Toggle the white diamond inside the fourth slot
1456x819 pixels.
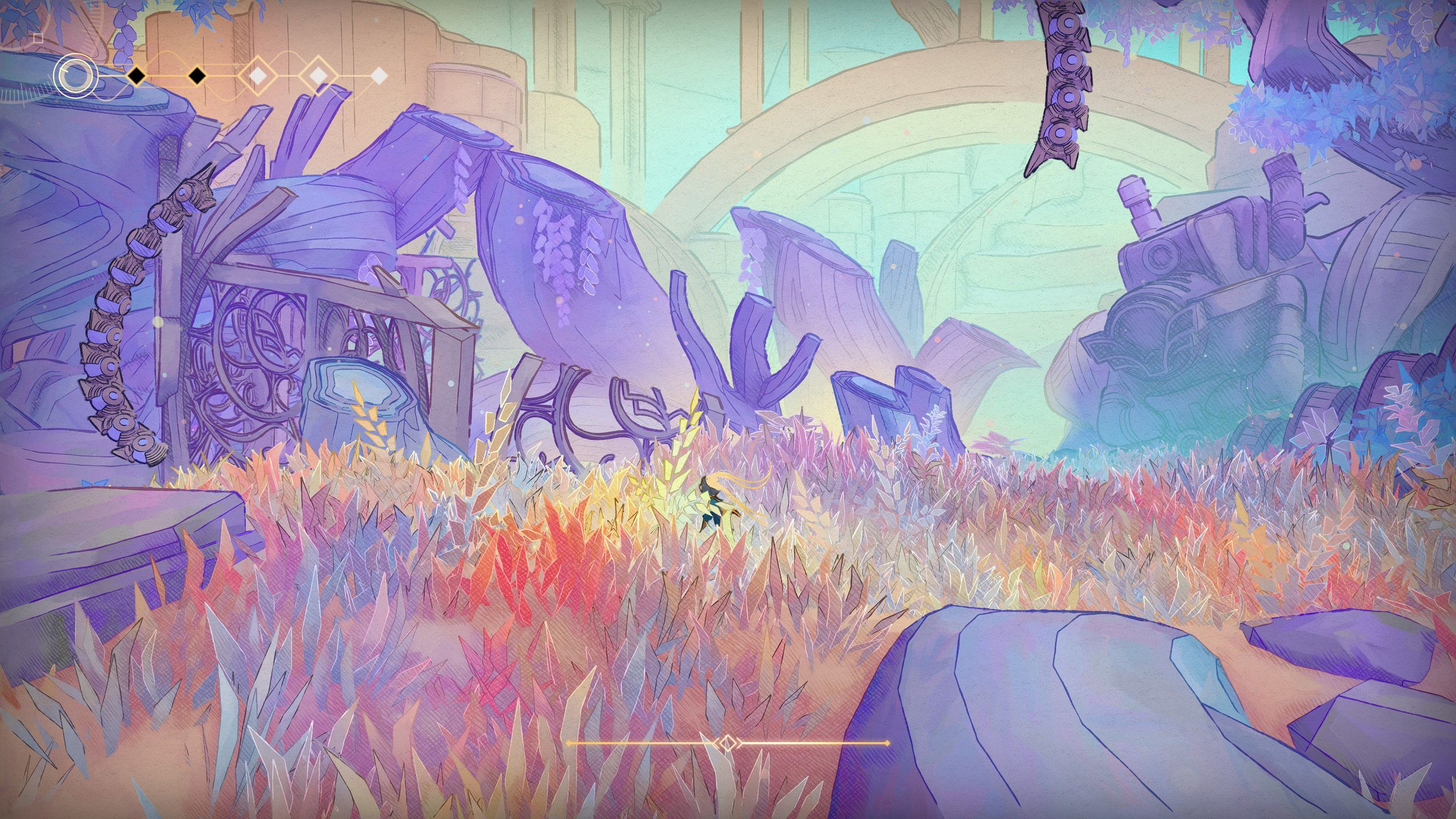click(x=320, y=76)
